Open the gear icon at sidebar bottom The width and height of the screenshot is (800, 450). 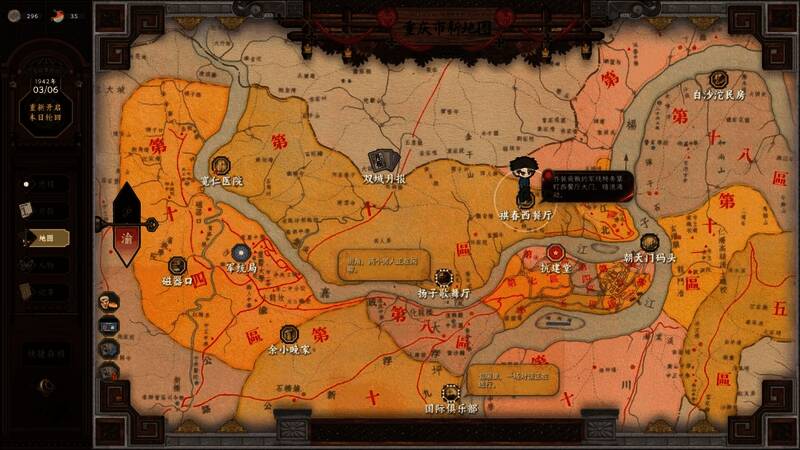click(43, 385)
